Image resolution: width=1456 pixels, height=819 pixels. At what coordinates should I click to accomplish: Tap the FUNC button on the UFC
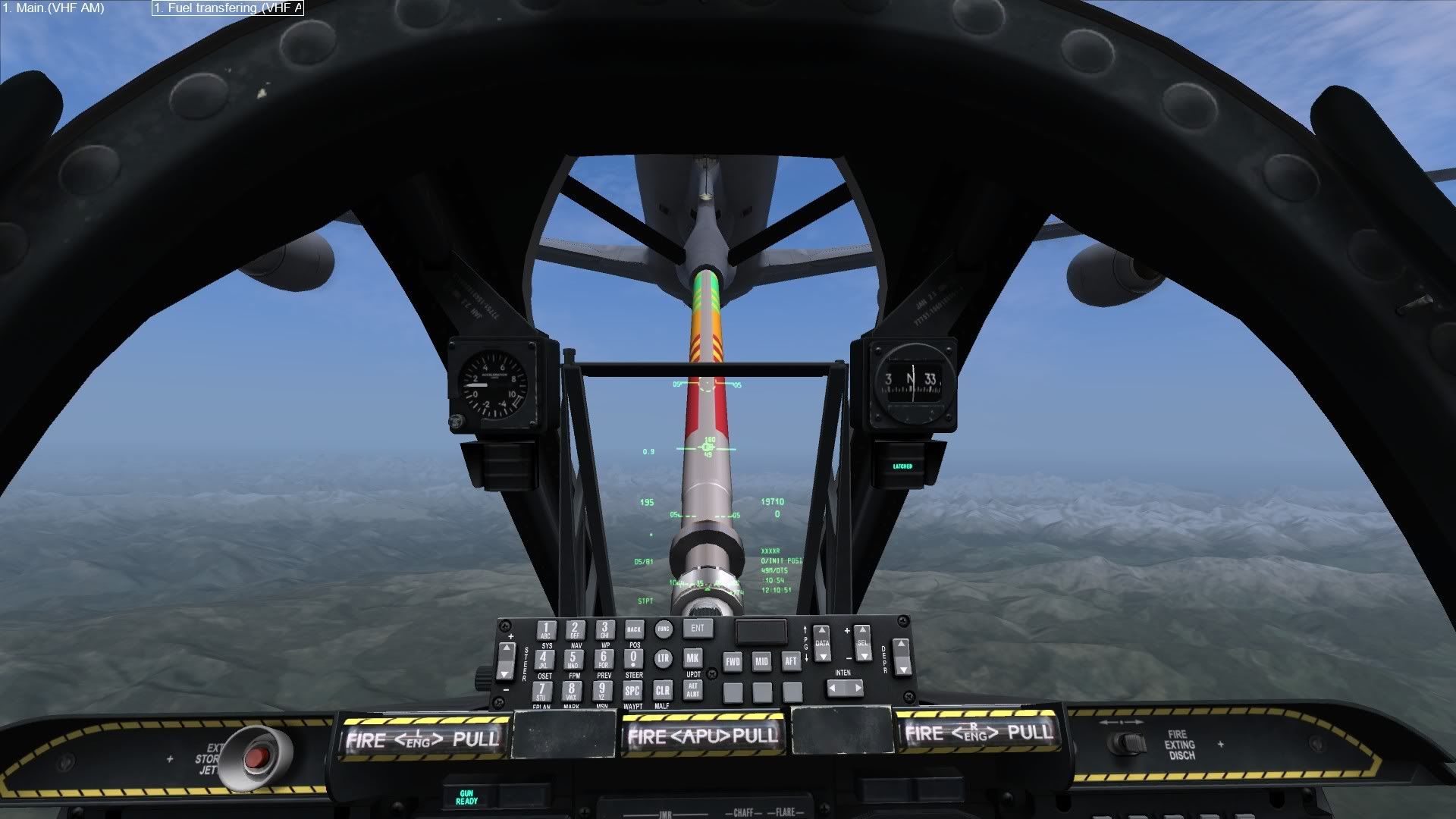click(x=664, y=629)
